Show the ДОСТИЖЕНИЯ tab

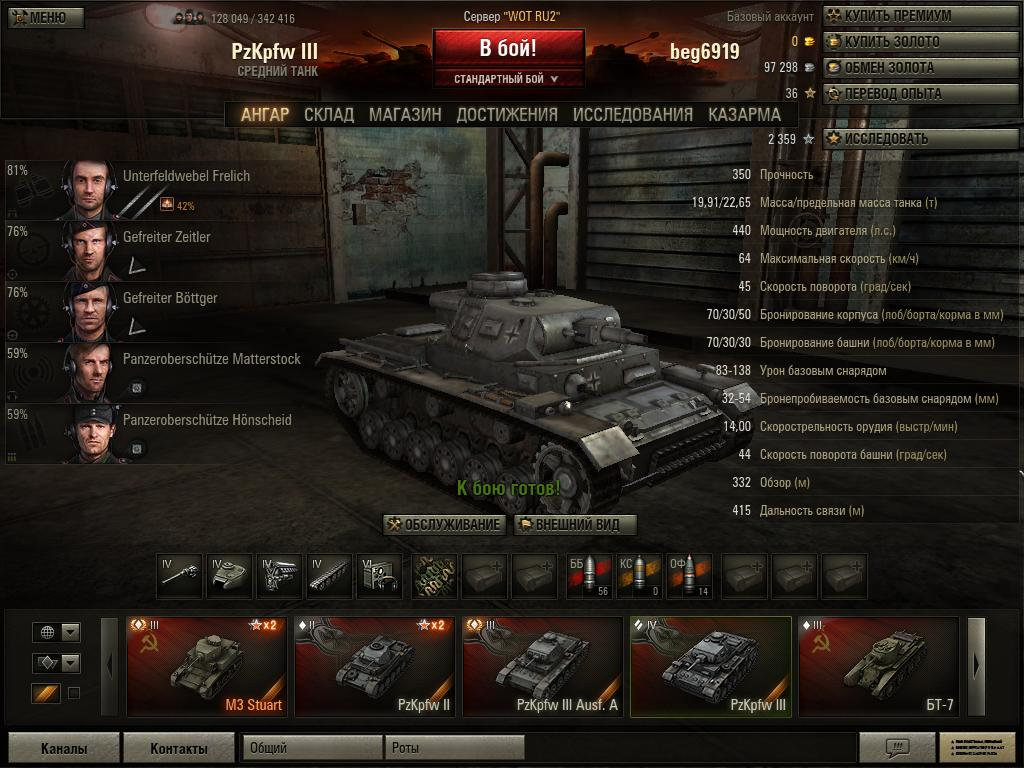click(507, 114)
